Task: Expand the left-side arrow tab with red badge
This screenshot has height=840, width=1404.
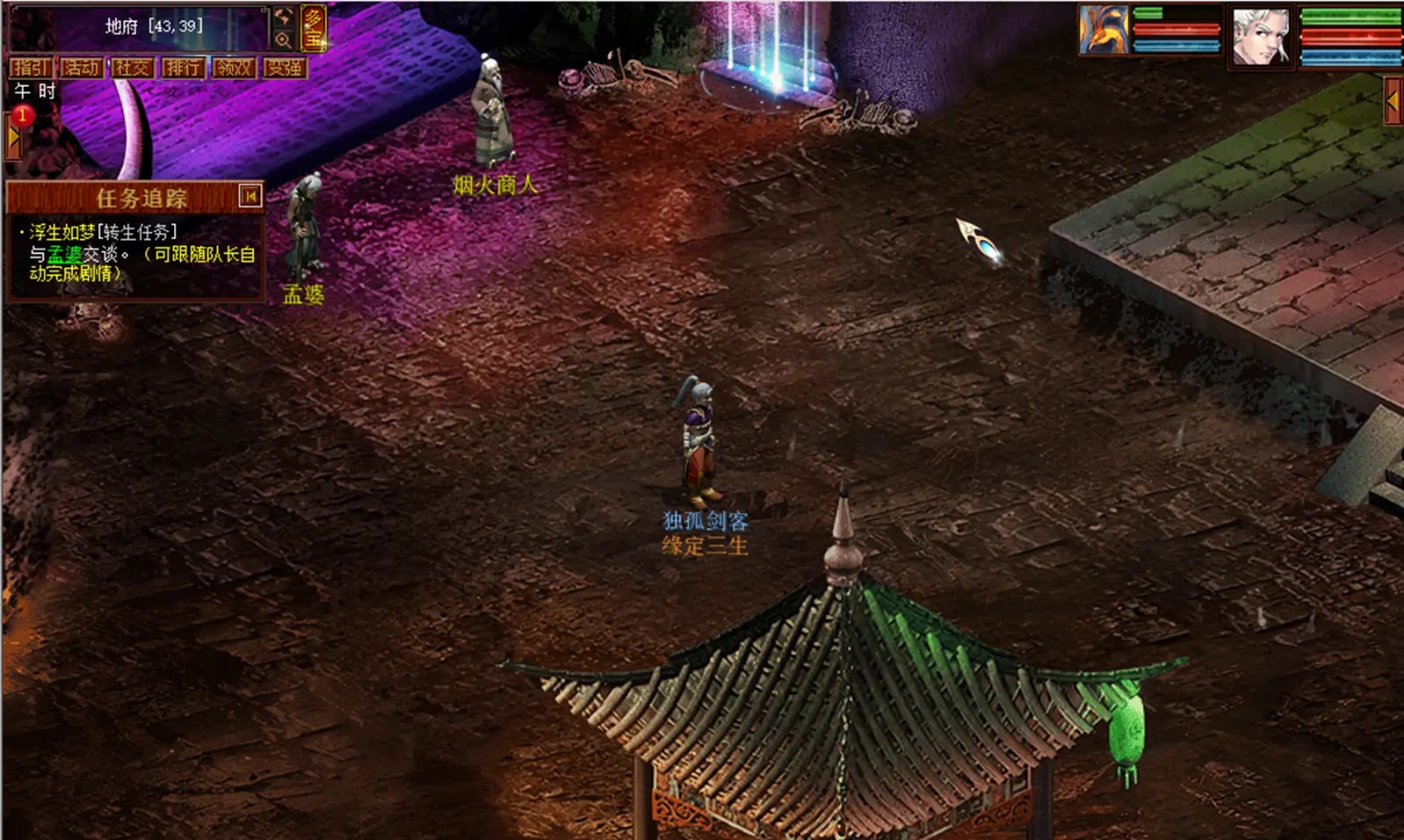Action: [x=12, y=137]
